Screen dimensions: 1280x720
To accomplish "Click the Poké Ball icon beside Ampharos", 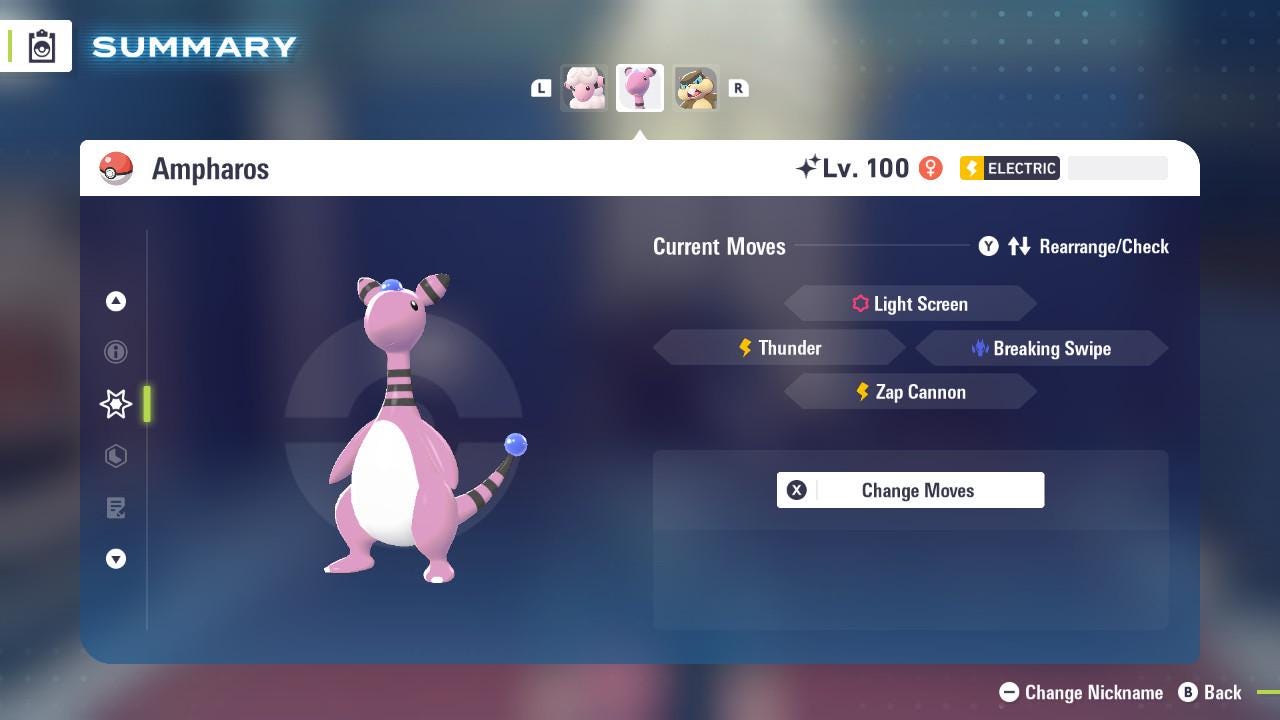I will coord(116,168).
